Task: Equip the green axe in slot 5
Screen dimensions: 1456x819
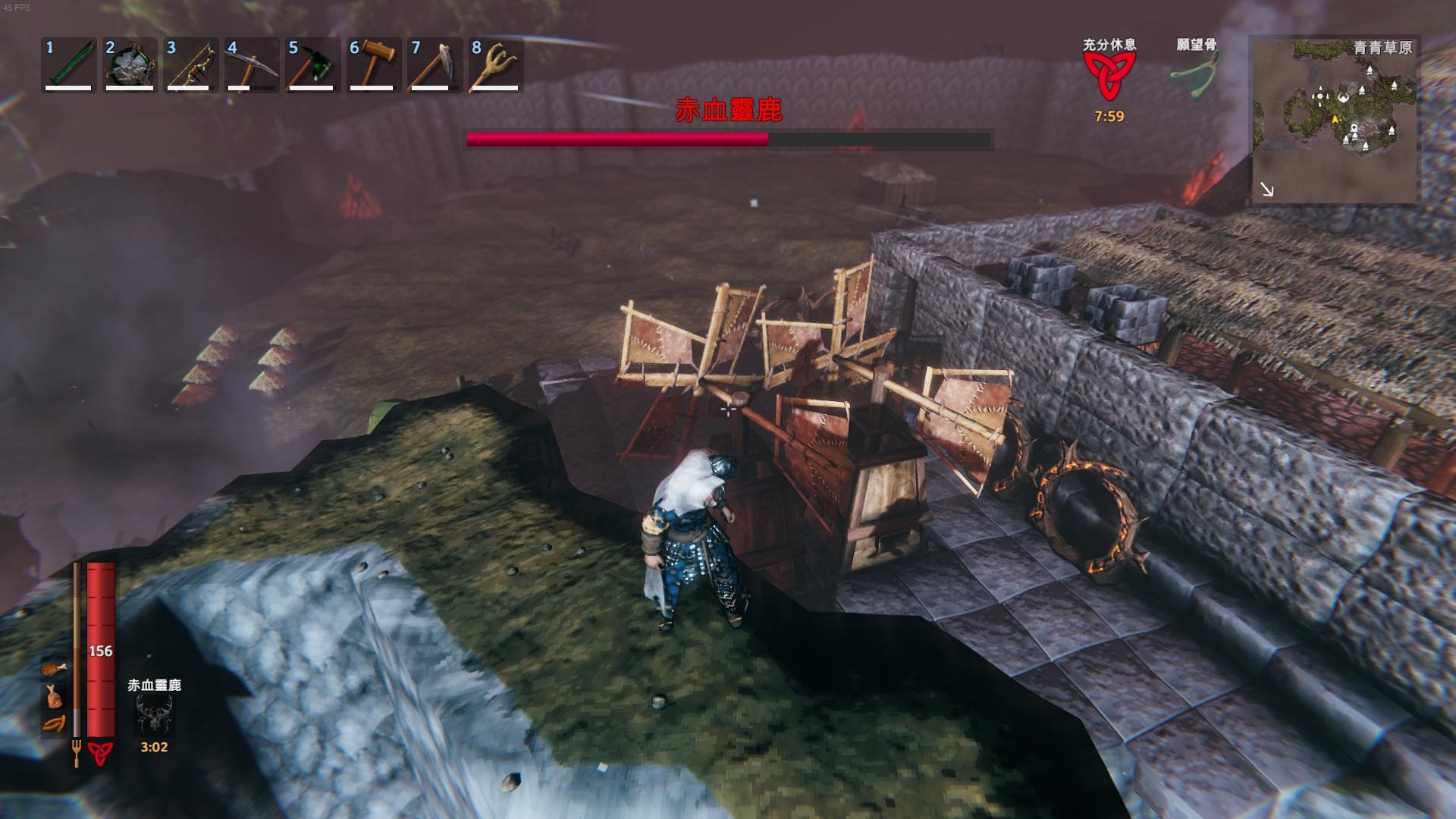Action: 312,65
